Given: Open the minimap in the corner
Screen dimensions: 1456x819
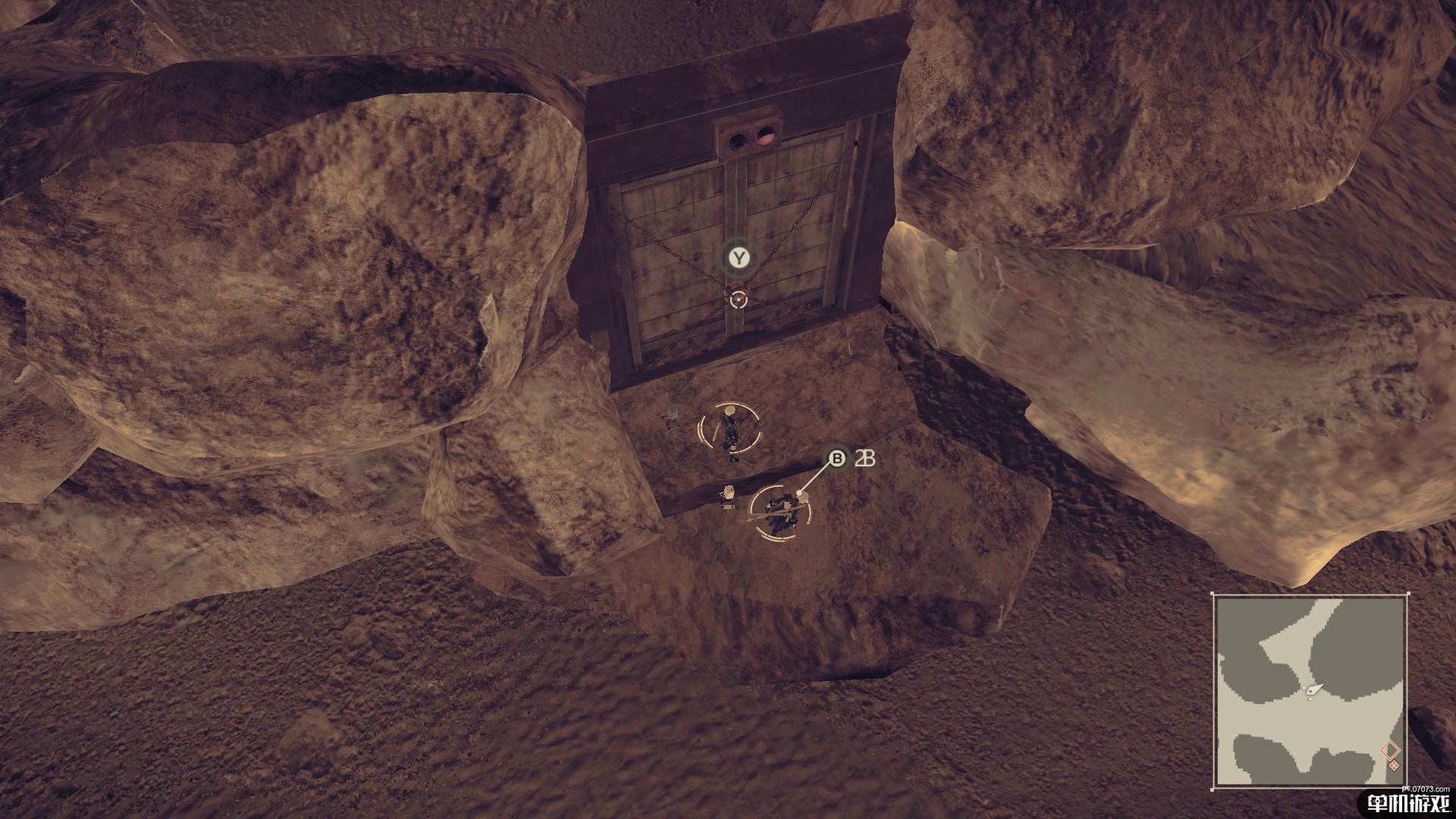Looking at the screenshot, I should (x=1310, y=692).
